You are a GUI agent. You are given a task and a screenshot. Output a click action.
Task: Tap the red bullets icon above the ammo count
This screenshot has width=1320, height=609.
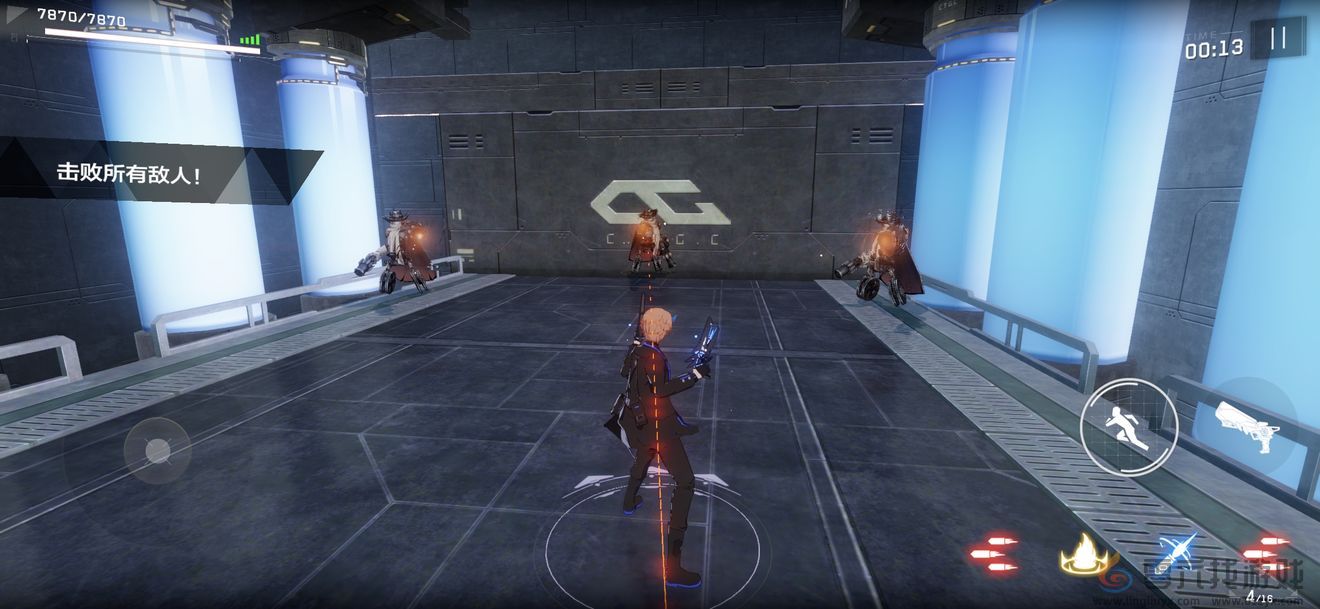click(x=1265, y=553)
